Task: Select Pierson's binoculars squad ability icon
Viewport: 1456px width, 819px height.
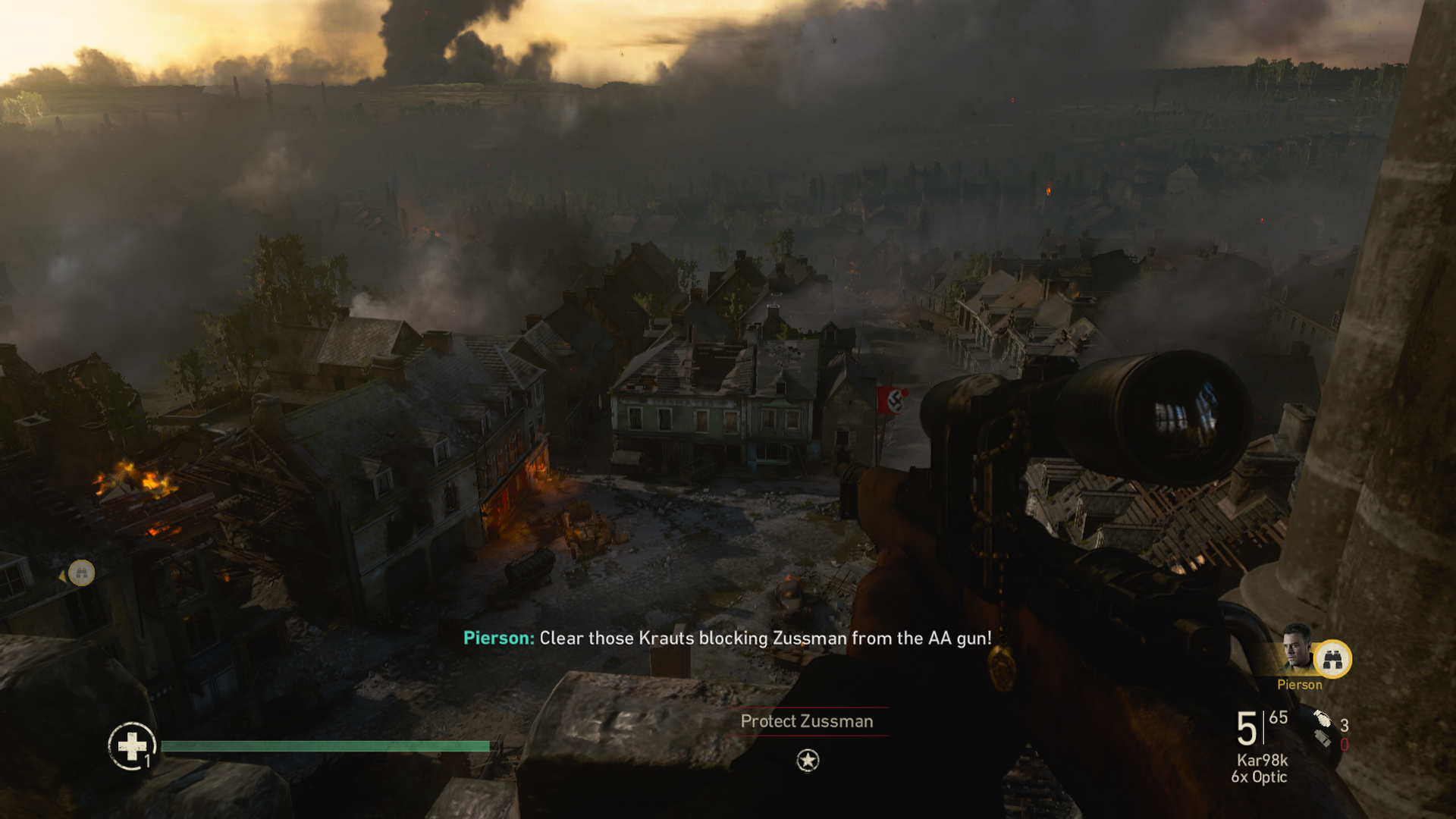Action: [1332, 659]
